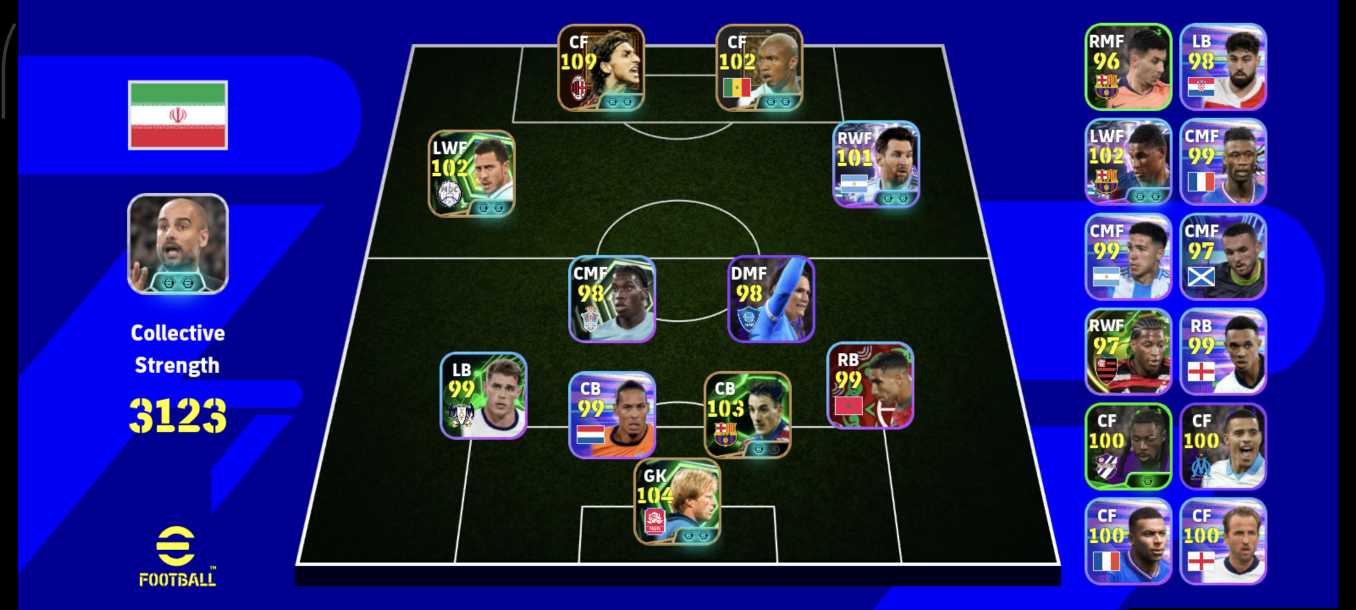Select the RWF 101 card with Argentina flag
Viewport: 1356px width, 610px height.
click(876, 164)
